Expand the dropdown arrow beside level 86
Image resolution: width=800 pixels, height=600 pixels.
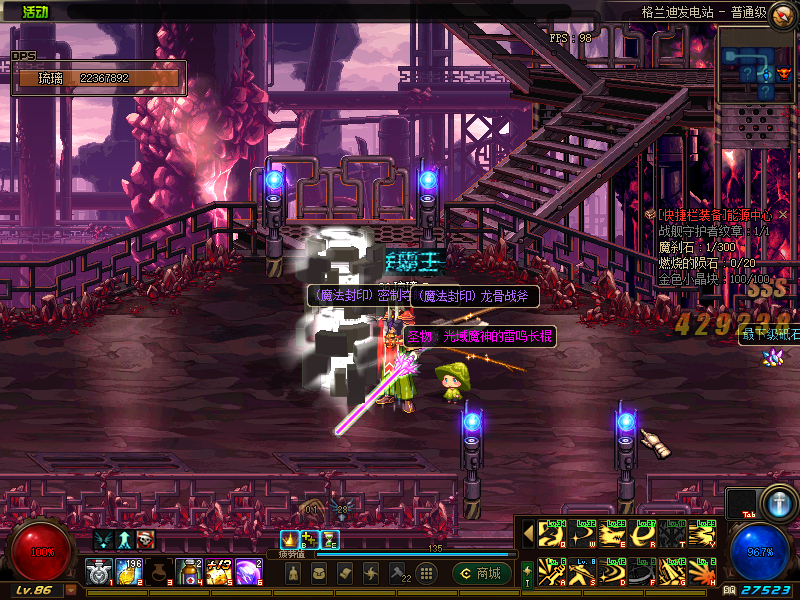[x=70, y=590]
